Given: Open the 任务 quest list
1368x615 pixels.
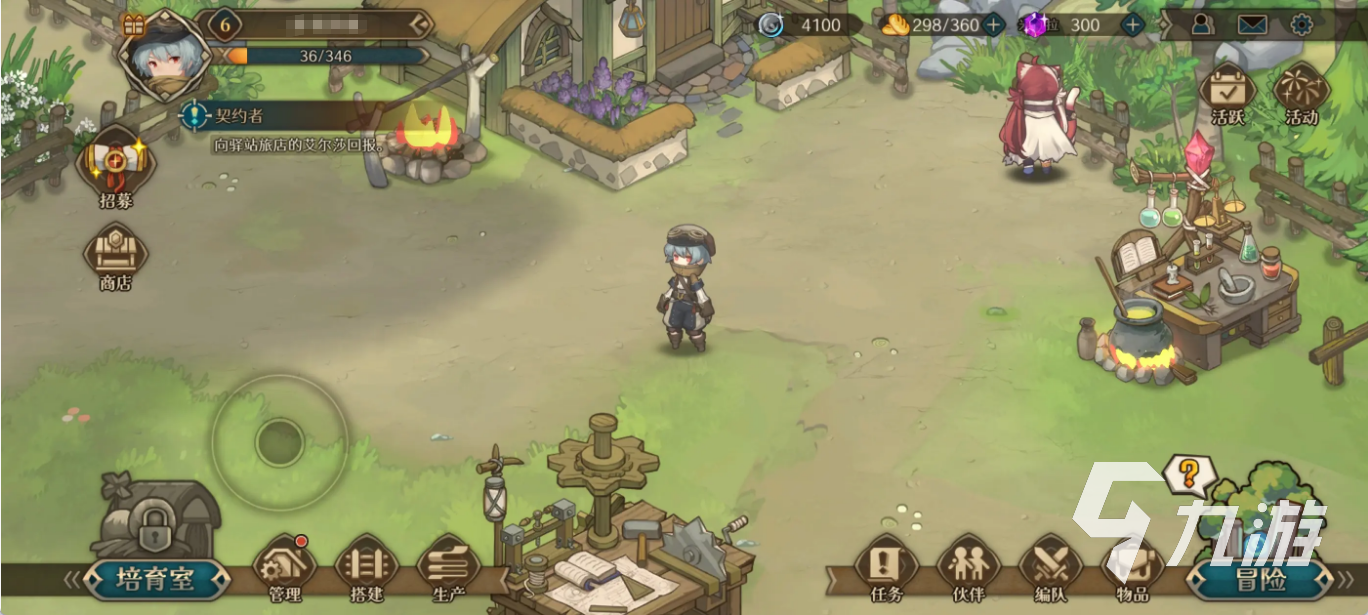Looking at the screenshot, I should (x=886, y=566).
